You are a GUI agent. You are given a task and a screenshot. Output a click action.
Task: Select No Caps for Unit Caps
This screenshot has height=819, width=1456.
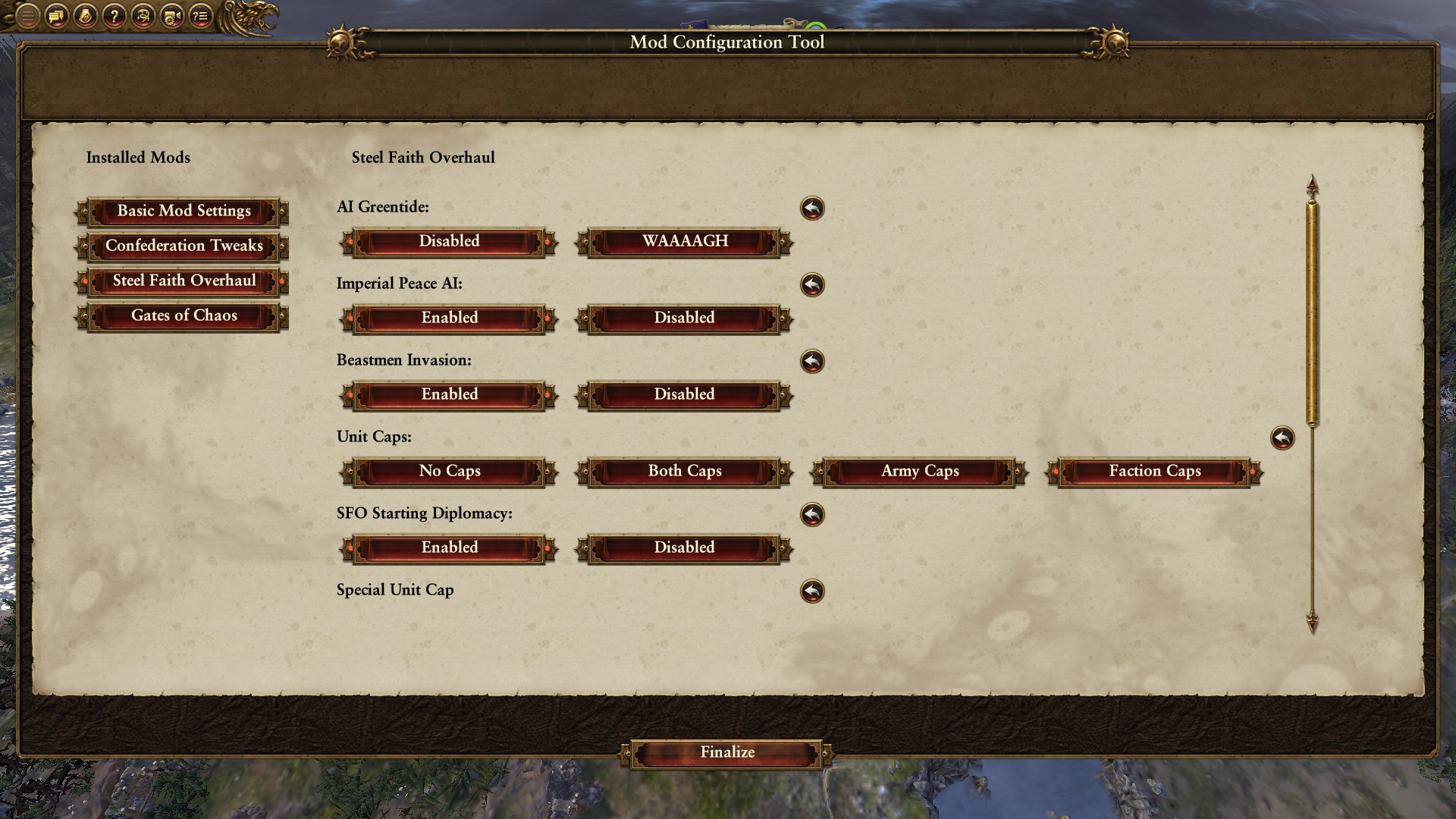point(450,472)
